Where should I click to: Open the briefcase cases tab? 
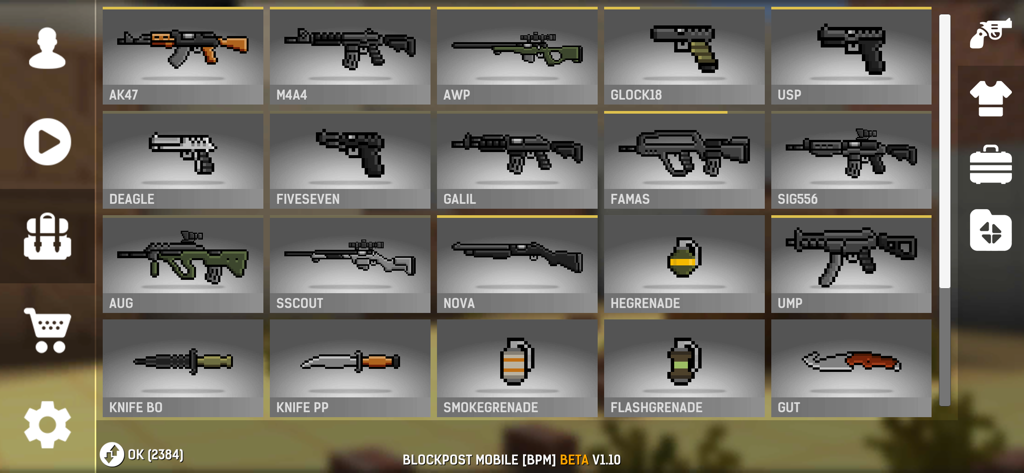[990, 165]
